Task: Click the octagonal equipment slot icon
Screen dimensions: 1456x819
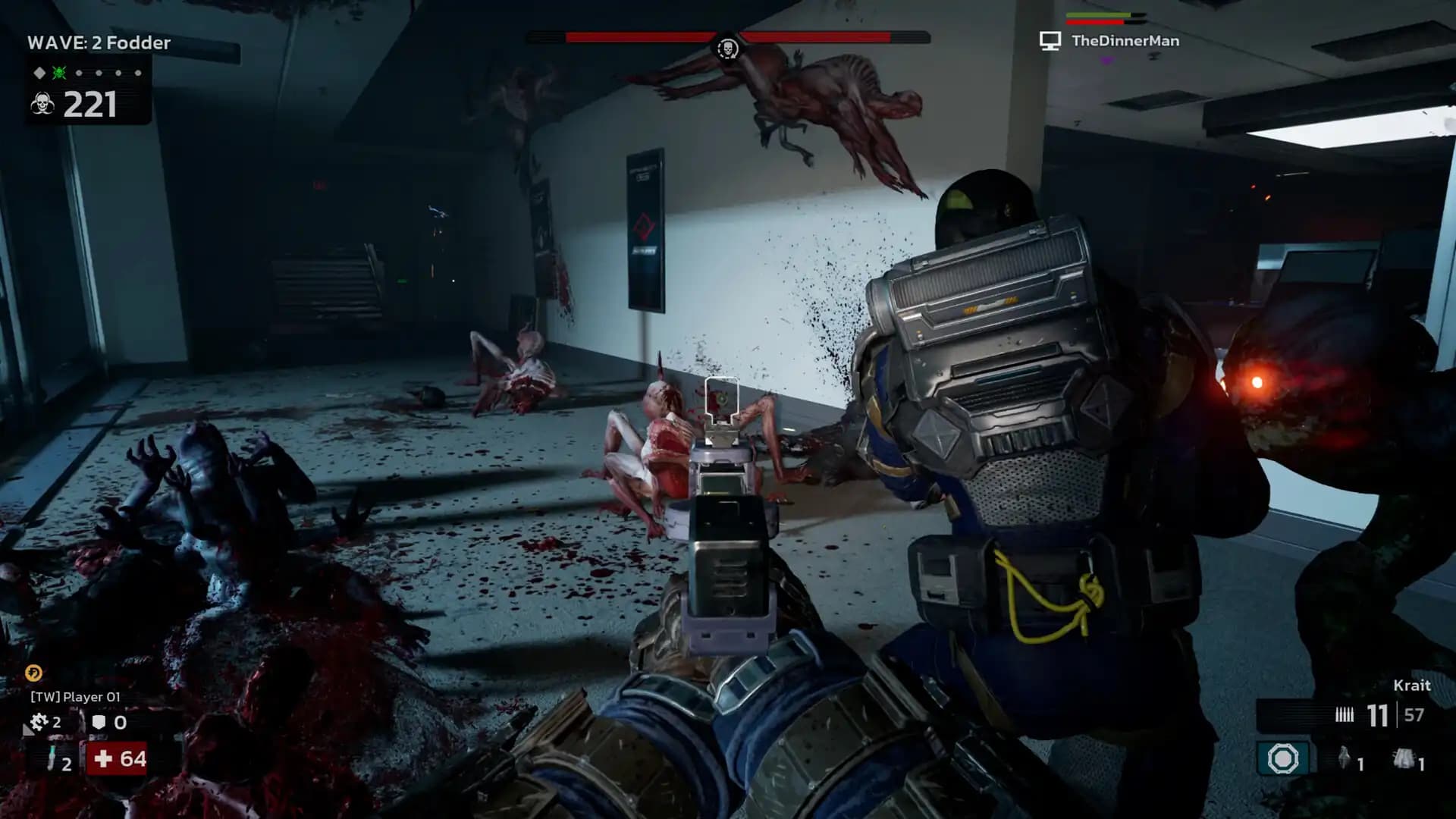Action: (x=1282, y=758)
